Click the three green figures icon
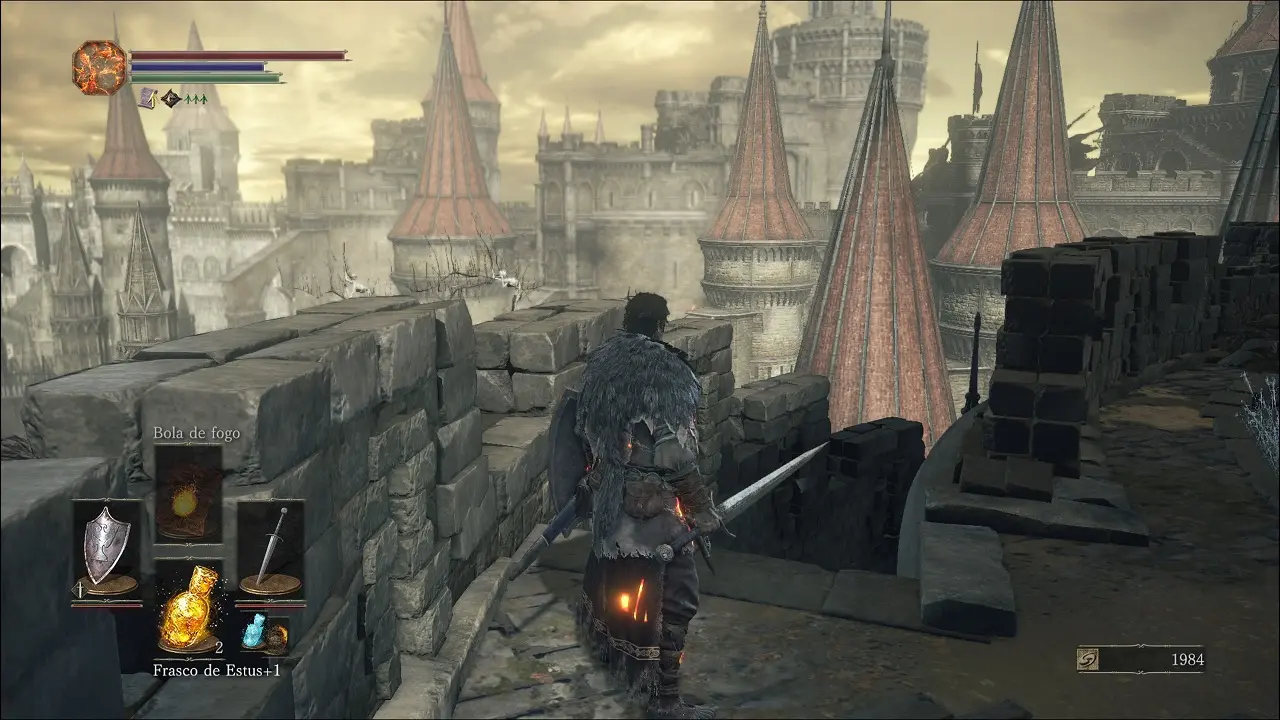This screenshot has height=720, width=1280. click(x=195, y=98)
